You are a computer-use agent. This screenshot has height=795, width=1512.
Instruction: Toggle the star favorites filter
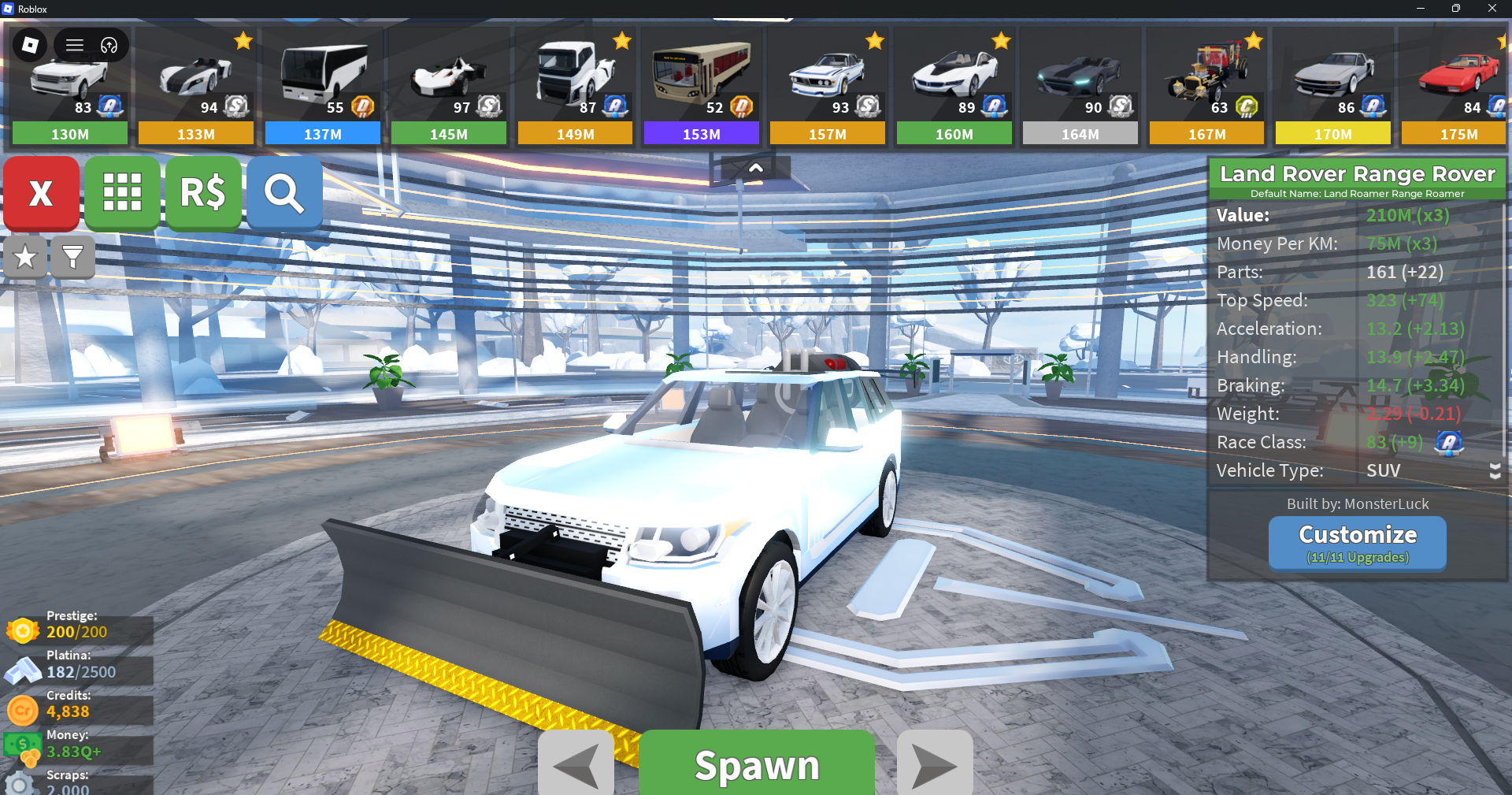(x=25, y=257)
